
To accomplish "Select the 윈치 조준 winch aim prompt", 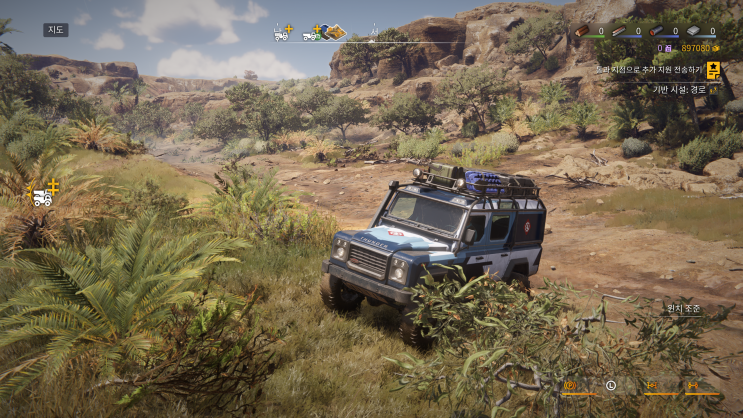I will point(685,309).
